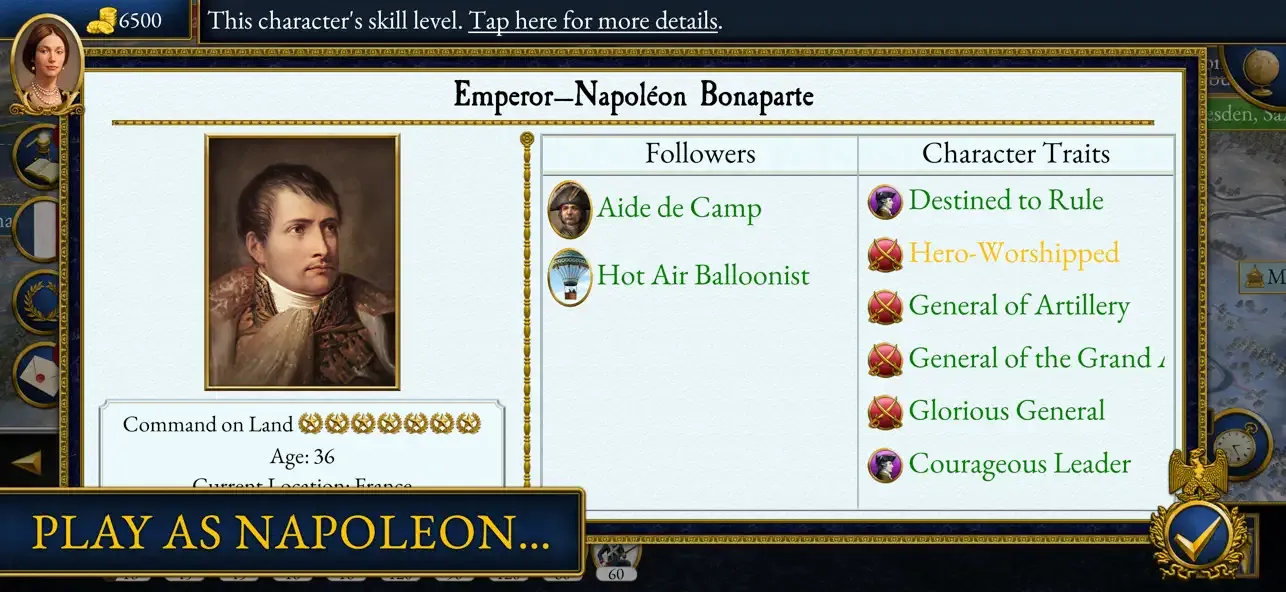
Task: Tap the Command on Land star rating
Action: (389, 424)
